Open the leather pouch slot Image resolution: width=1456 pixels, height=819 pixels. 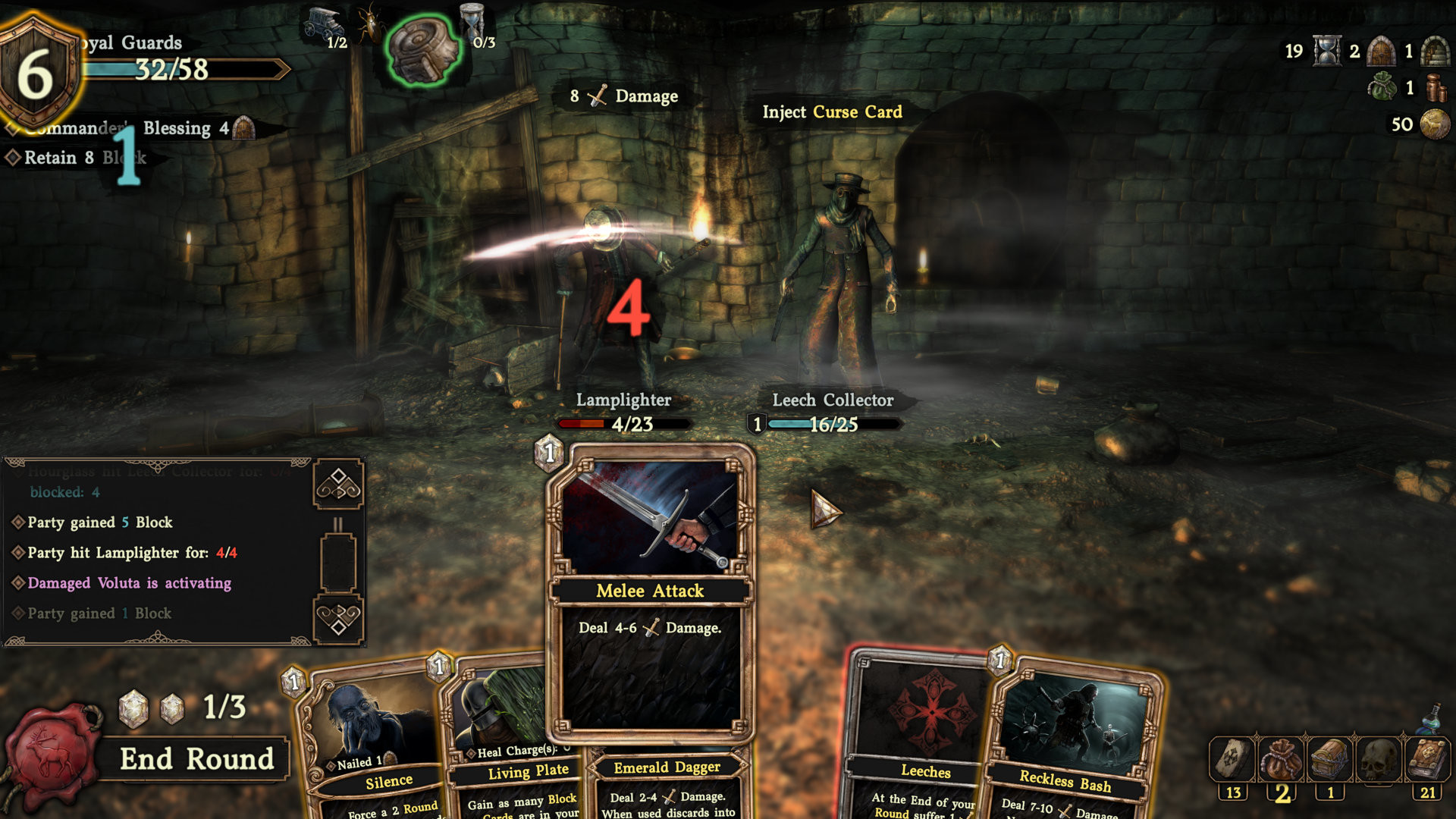pyautogui.click(x=1281, y=760)
